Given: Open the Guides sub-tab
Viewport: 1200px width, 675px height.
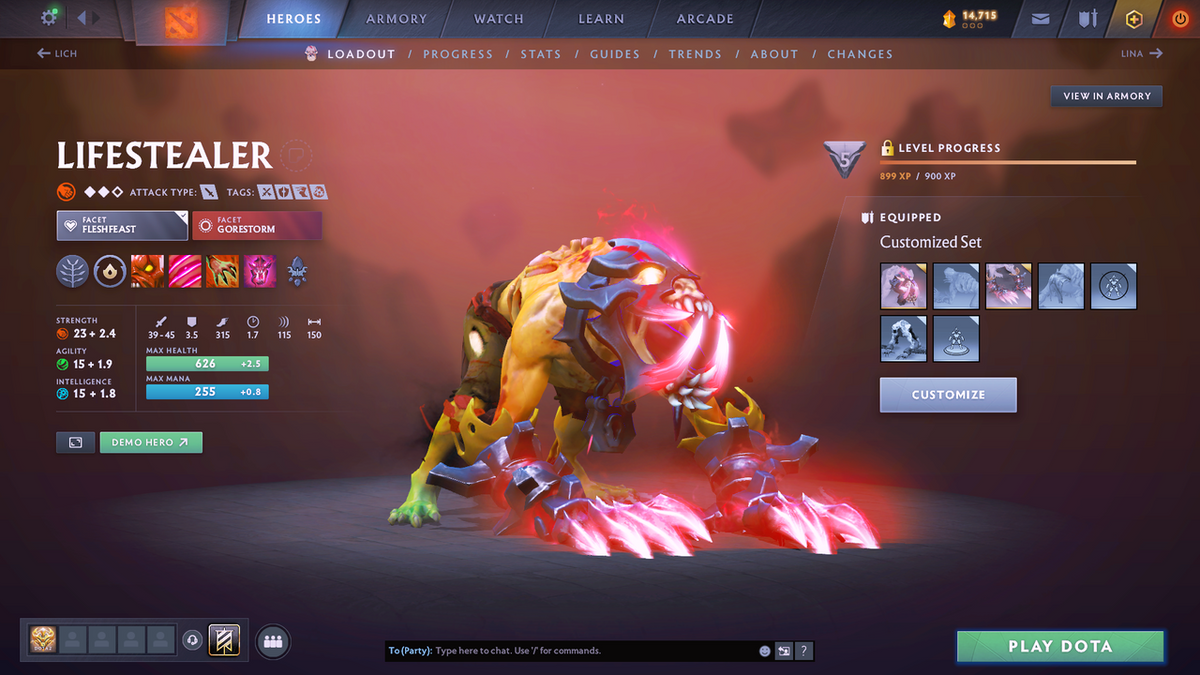Looking at the screenshot, I should tap(614, 54).
